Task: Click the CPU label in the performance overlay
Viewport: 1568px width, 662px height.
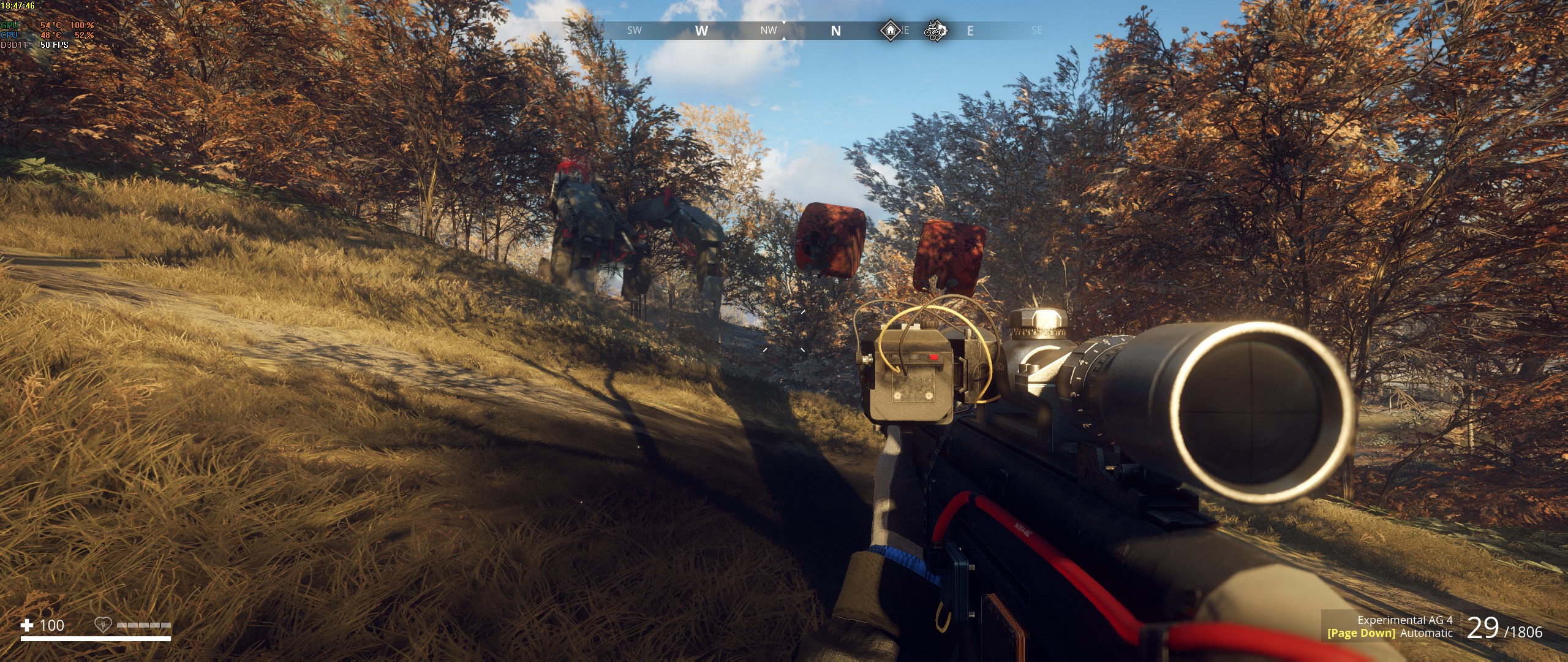Action: 8,36
